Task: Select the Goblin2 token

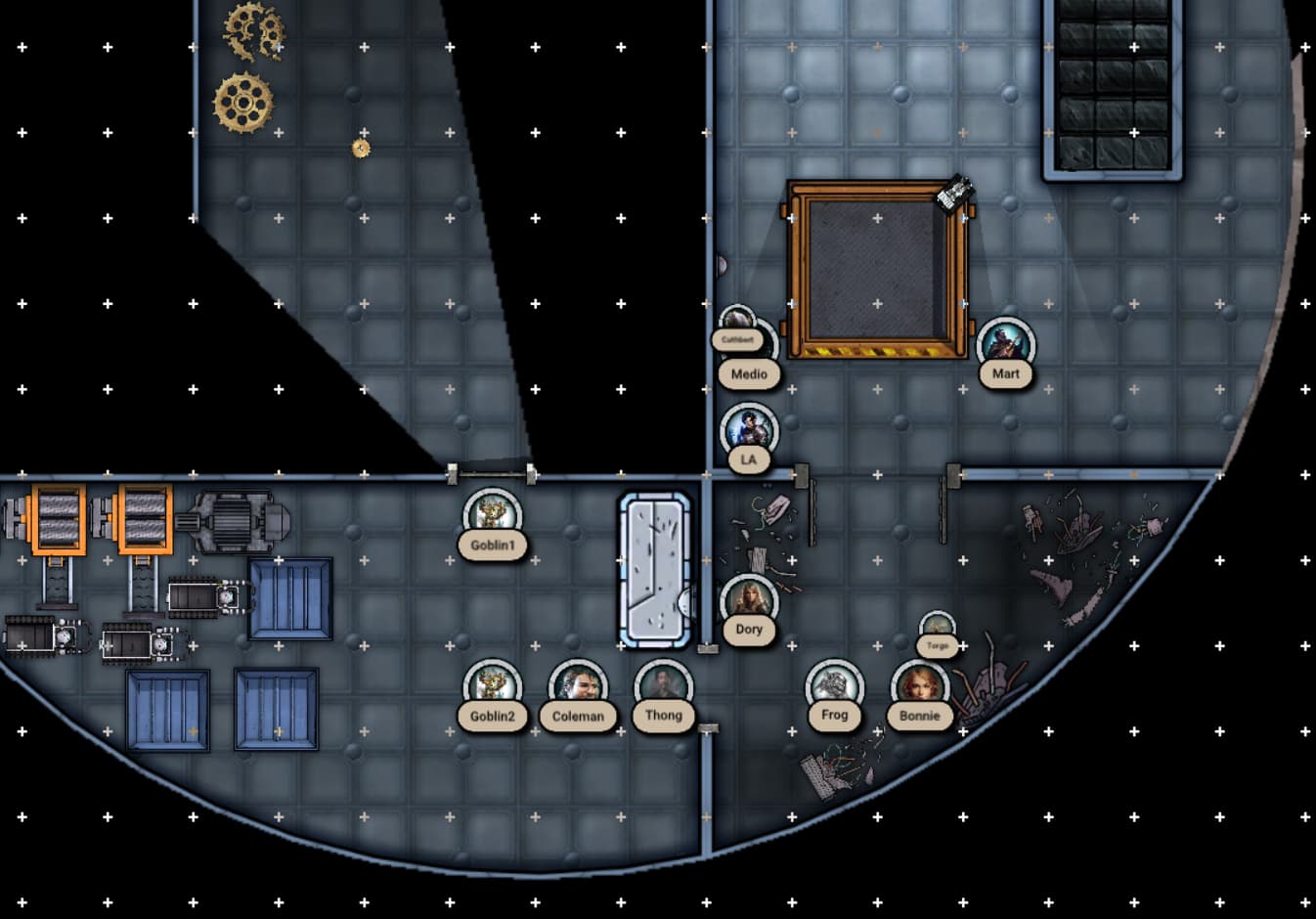Action: click(492, 687)
